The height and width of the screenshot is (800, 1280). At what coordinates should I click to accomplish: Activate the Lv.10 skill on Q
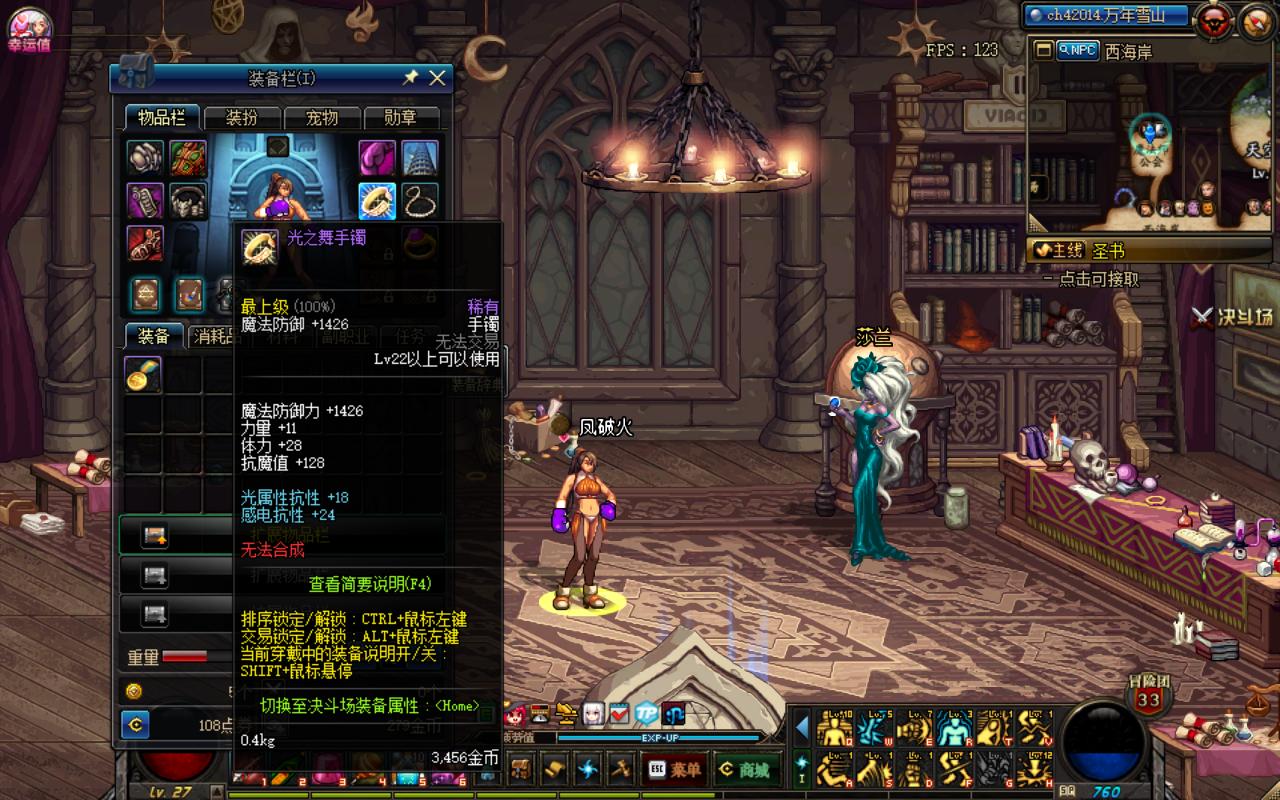(x=835, y=729)
